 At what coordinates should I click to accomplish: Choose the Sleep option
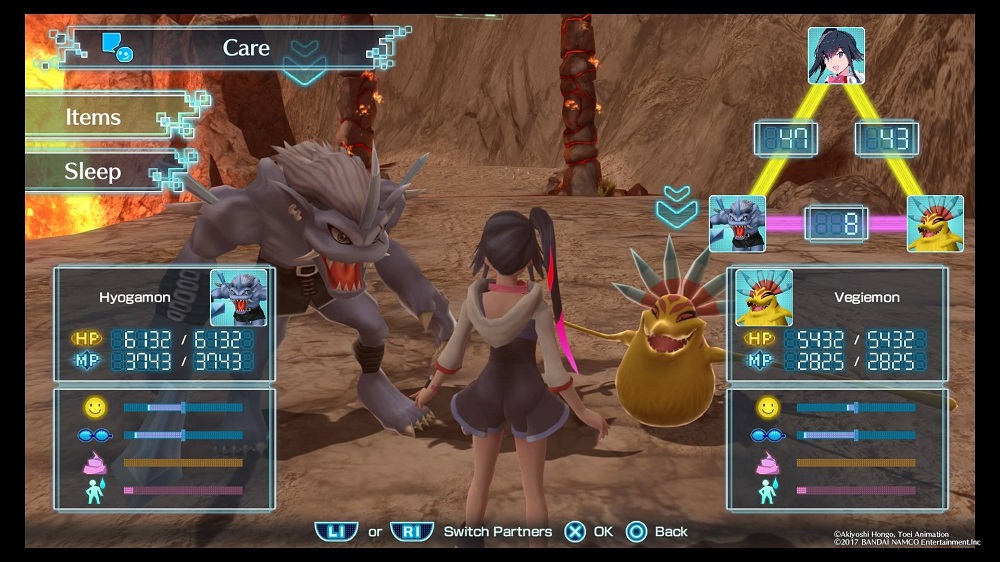coord(93,171)
